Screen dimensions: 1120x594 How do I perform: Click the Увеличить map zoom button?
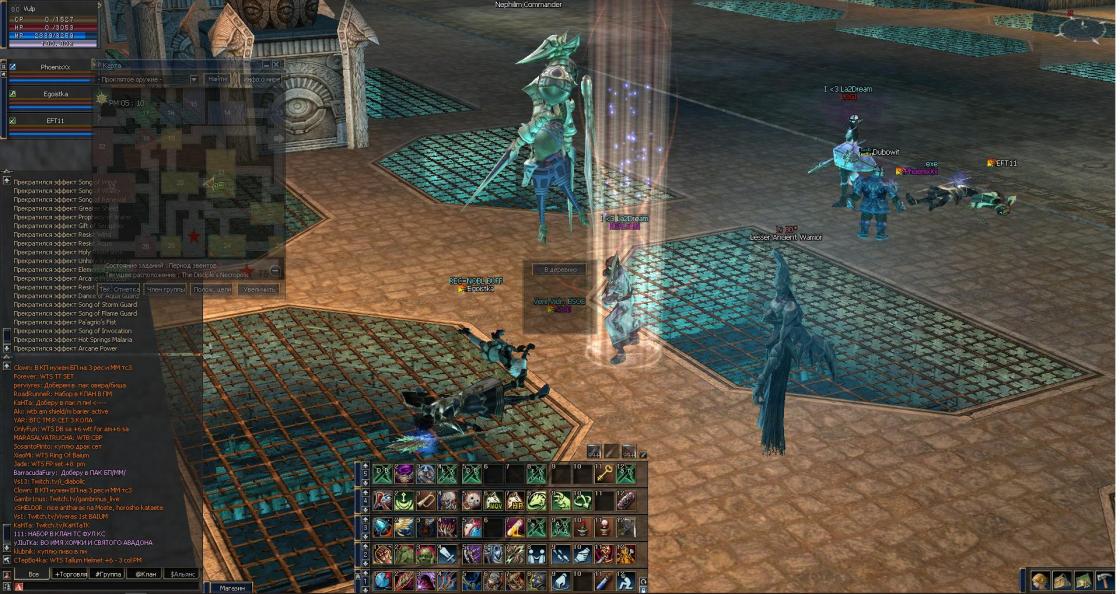click(259, 289)
